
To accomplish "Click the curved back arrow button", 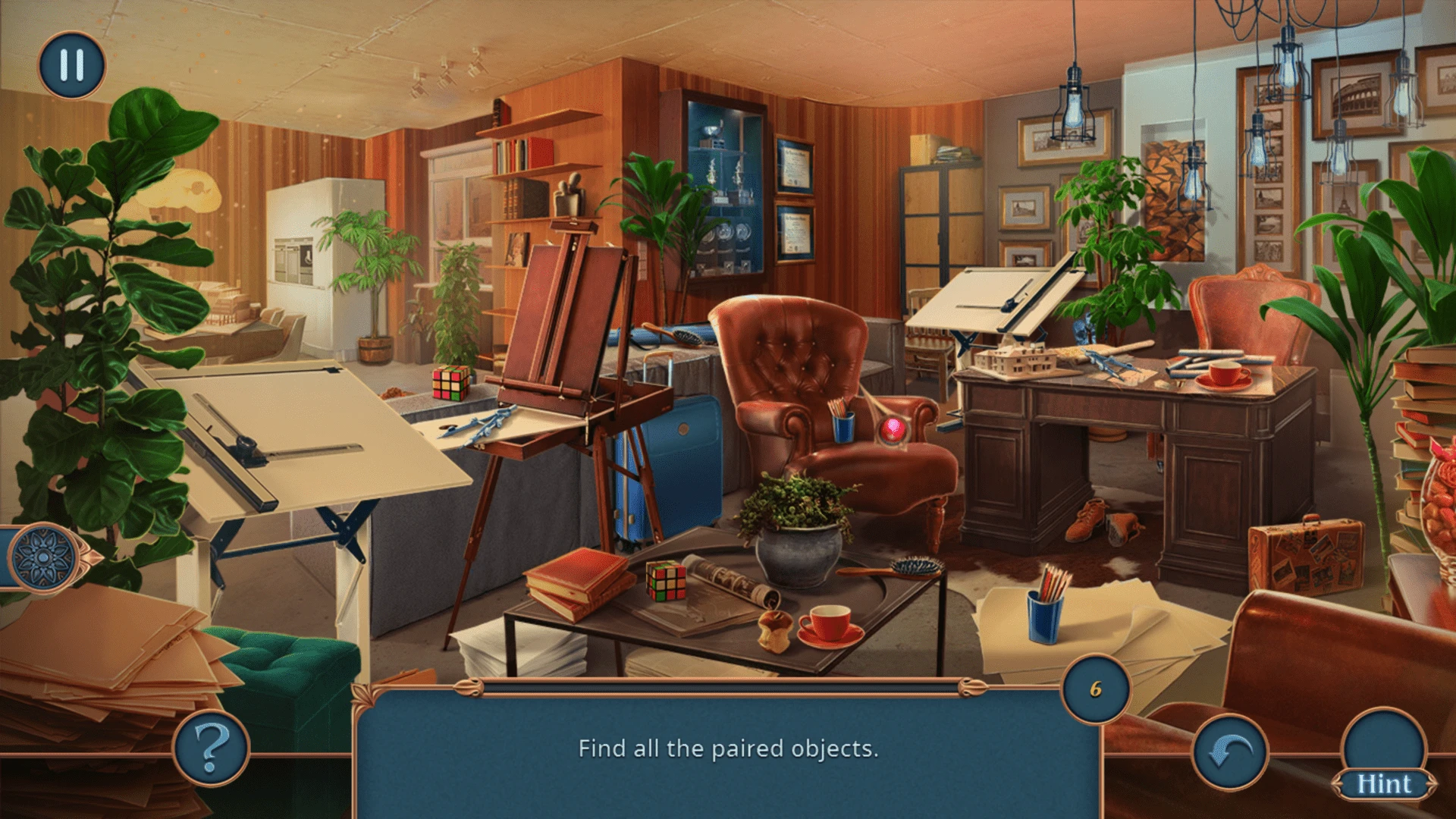I will (1229, 751).
